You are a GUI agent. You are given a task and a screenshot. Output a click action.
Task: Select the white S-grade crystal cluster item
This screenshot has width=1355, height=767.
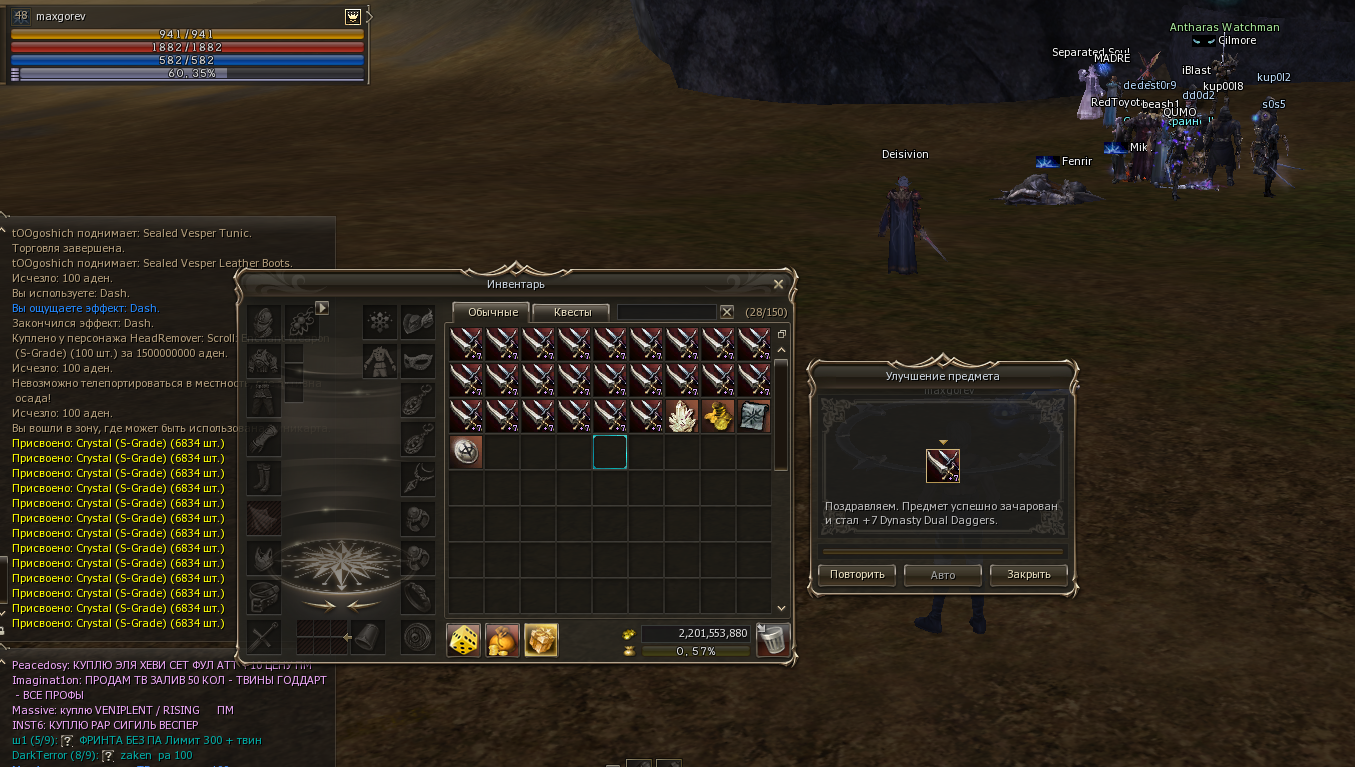(682, 416)
